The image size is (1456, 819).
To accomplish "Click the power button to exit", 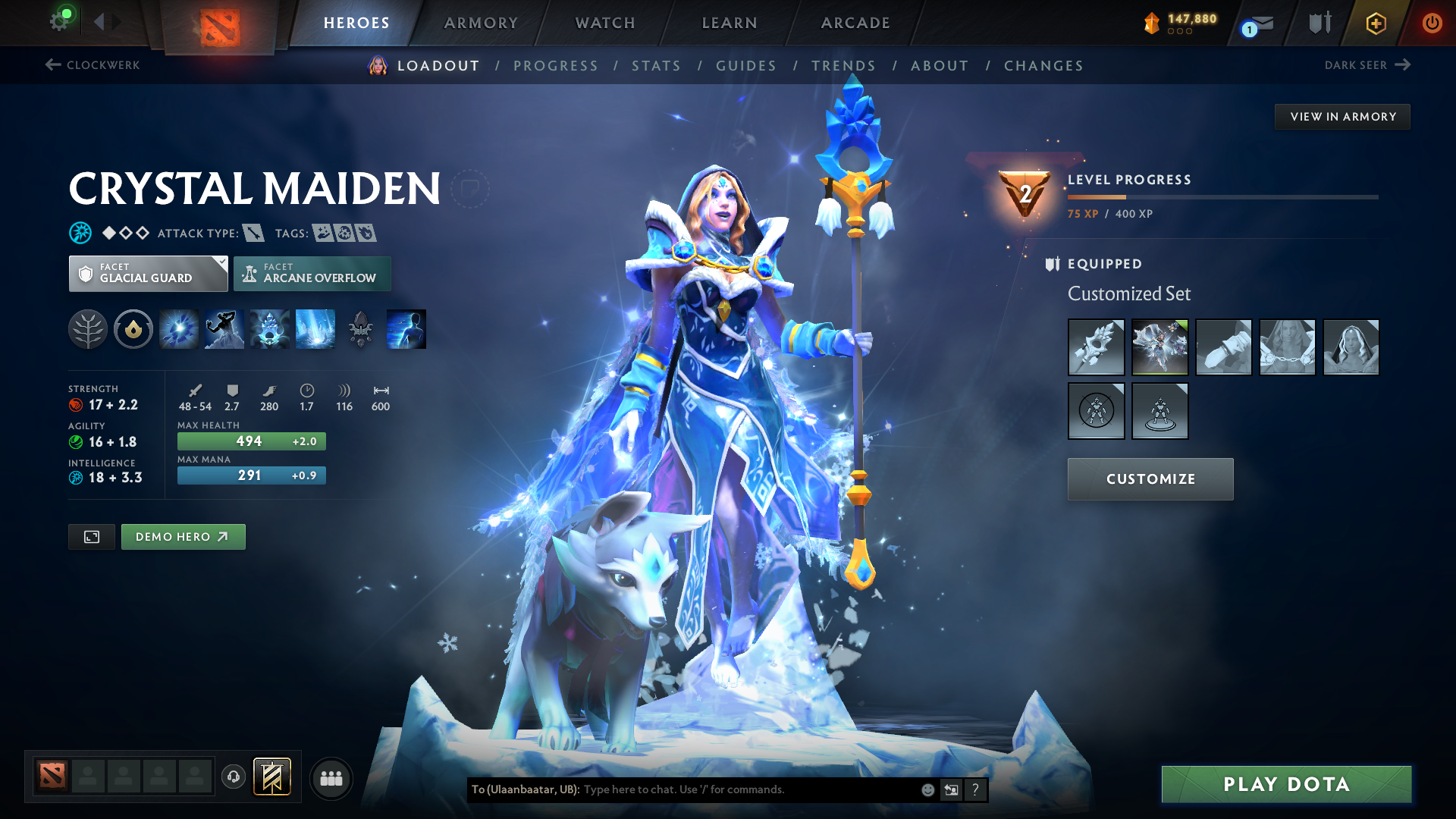I will tap(1432, 23).
